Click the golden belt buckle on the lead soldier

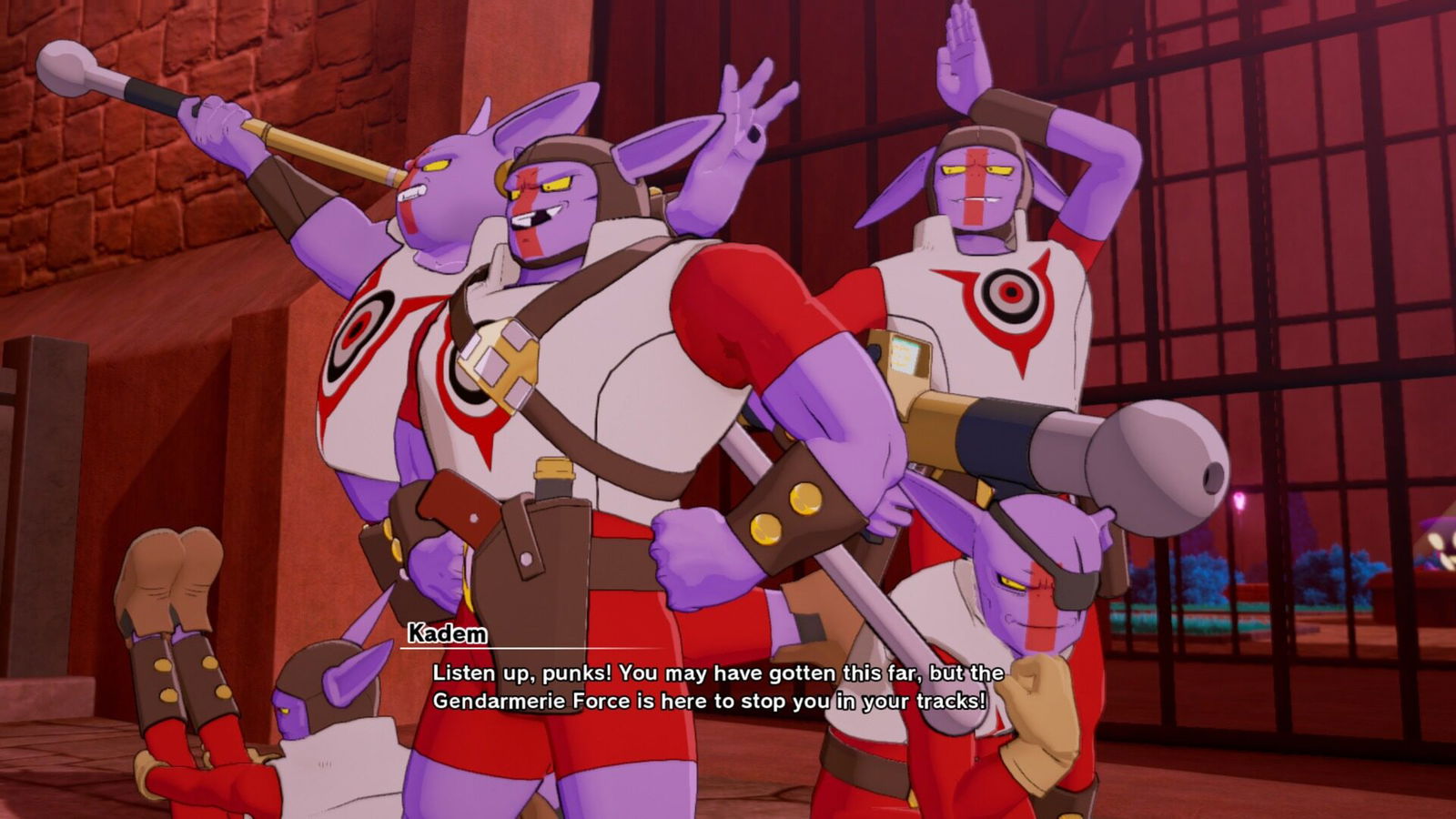click(500, 359)
